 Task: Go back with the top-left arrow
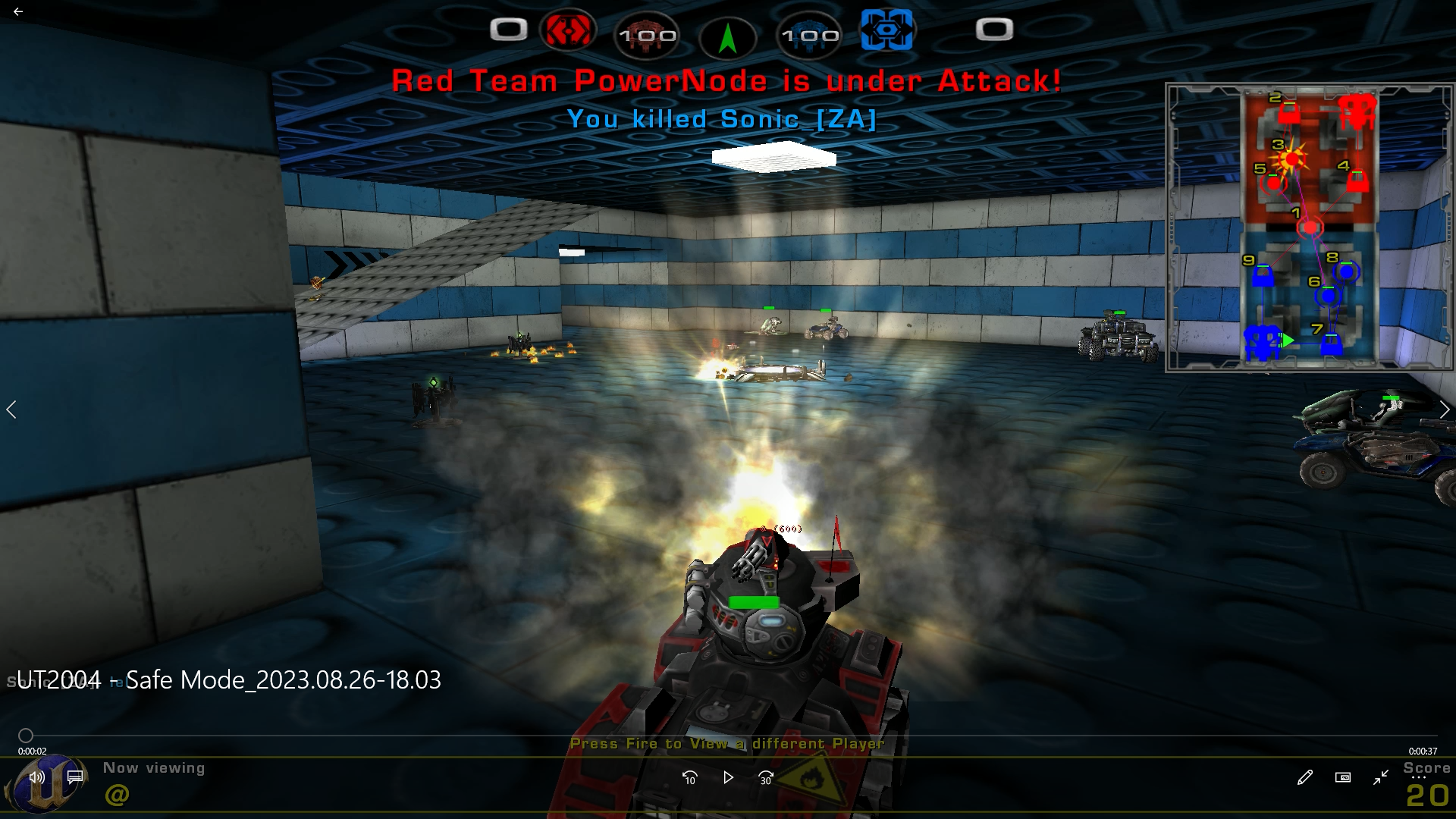pos(18,11)
